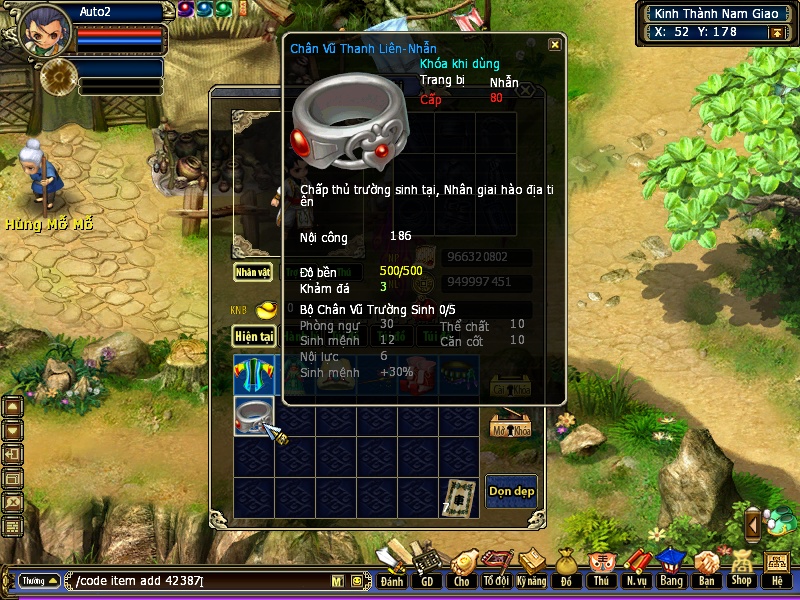The width and height of the screenshot is (800, 600).
Task: Open the Bang guild panel
Action: pos(671,567)
